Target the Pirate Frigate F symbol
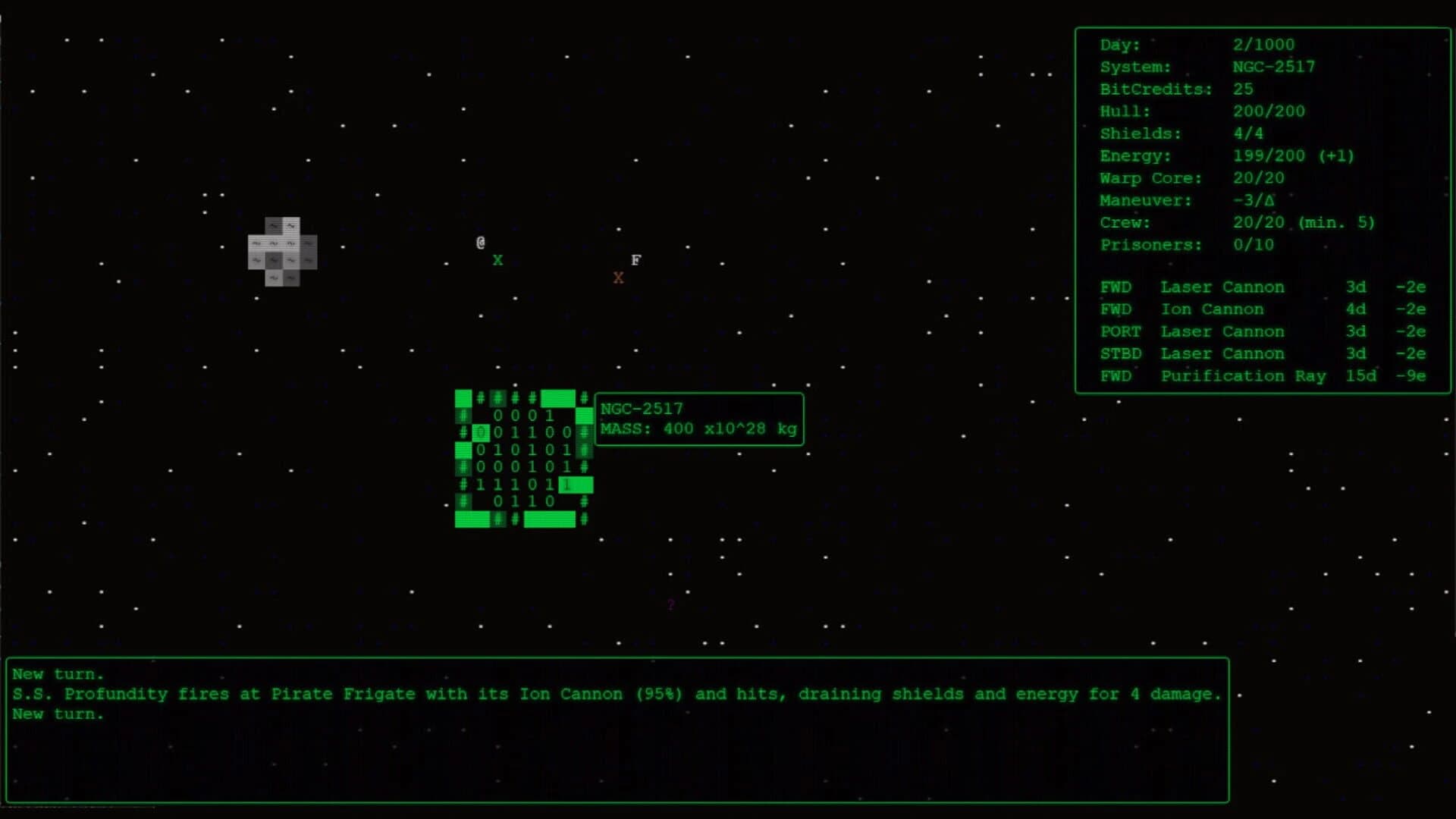1456x819 pixels. pos(635,259)
